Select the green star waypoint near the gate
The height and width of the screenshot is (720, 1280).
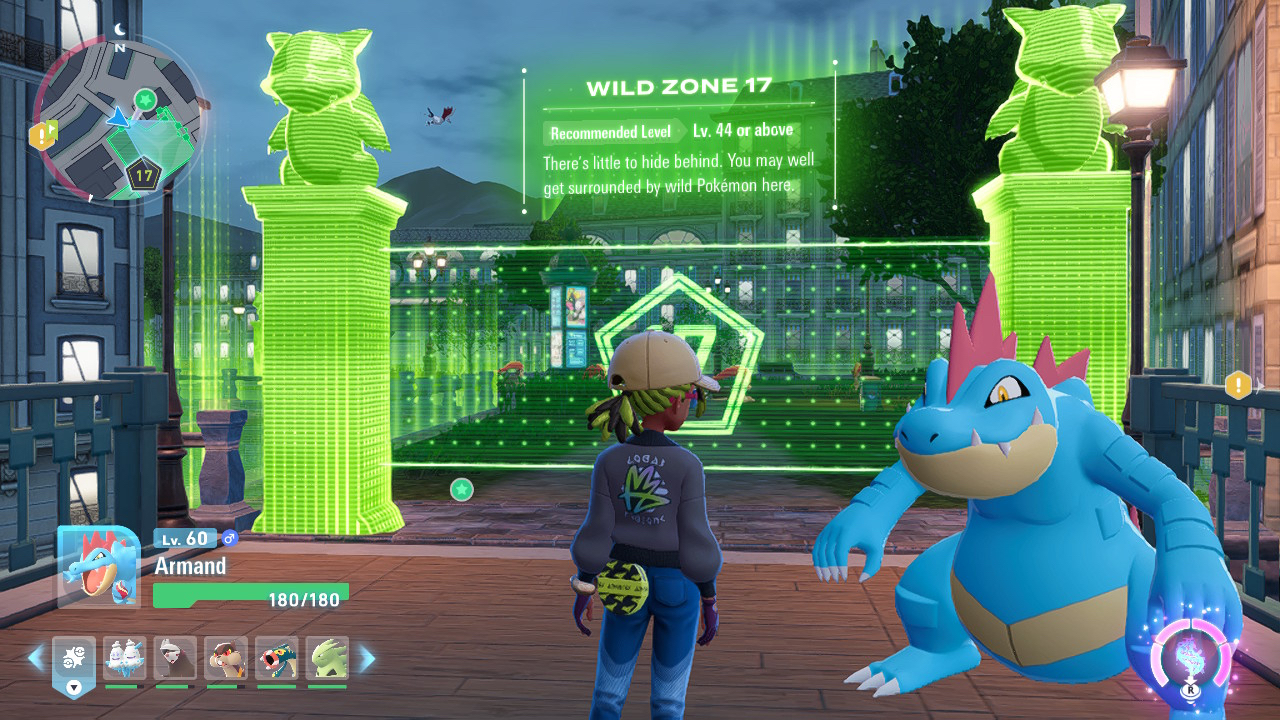pos(461,489)
